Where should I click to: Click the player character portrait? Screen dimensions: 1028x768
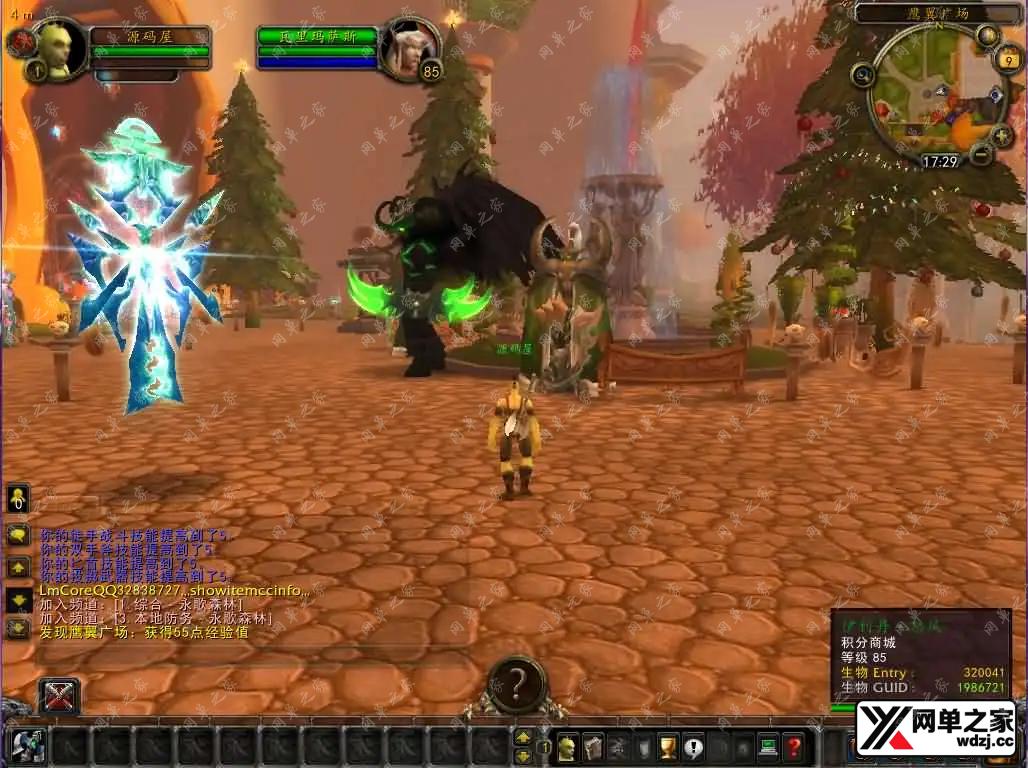tap(58, 46)
